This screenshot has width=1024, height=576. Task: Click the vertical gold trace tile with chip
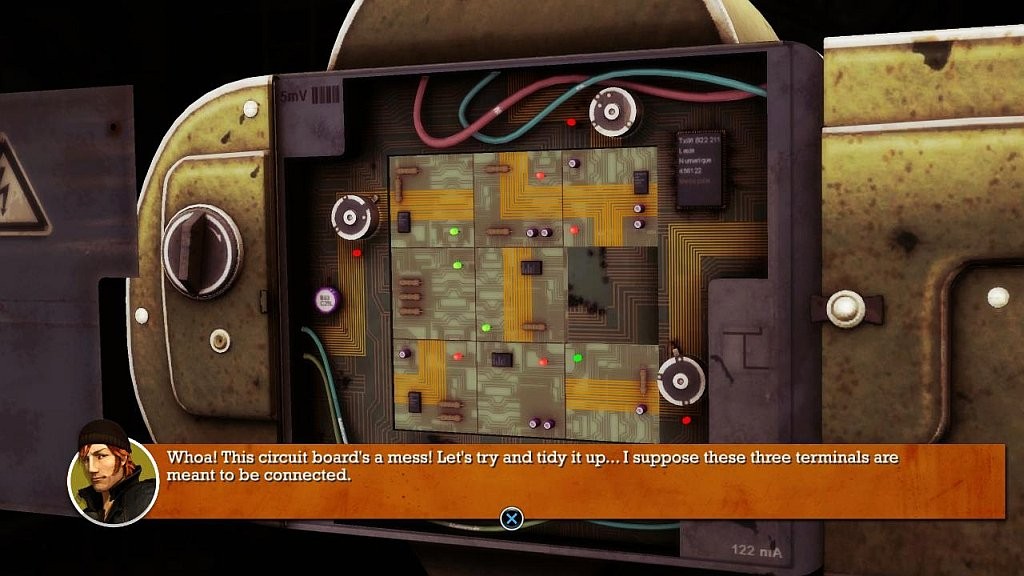[520, 292]
